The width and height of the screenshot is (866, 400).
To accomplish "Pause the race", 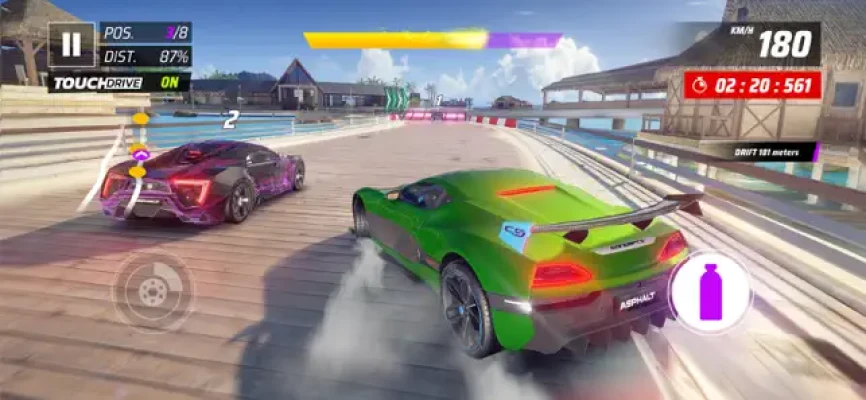I will (71, 45).
